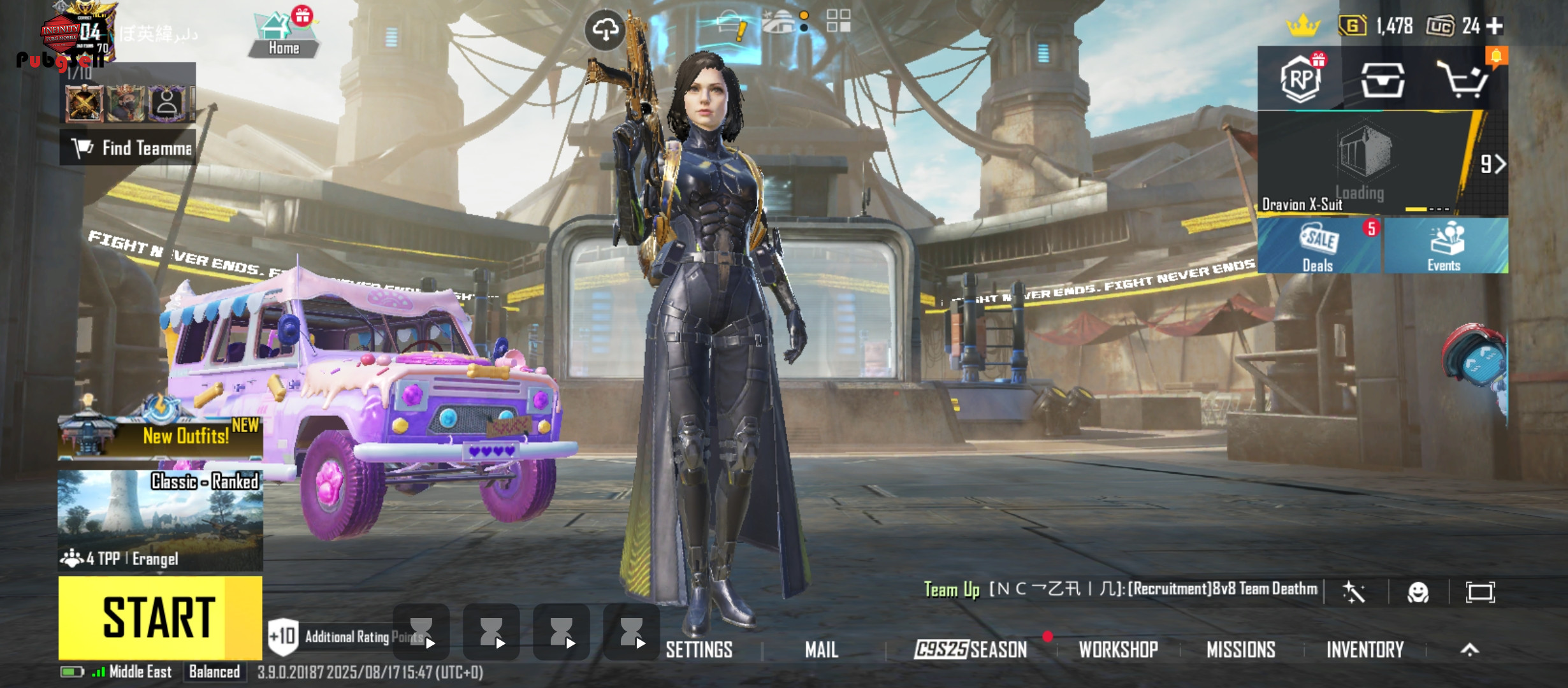Image resolution: width=1568 pixels, height=688 pixels.
Task: Open the Deals sale panel
Action: pyautogui.click(x=1318, y=247)
